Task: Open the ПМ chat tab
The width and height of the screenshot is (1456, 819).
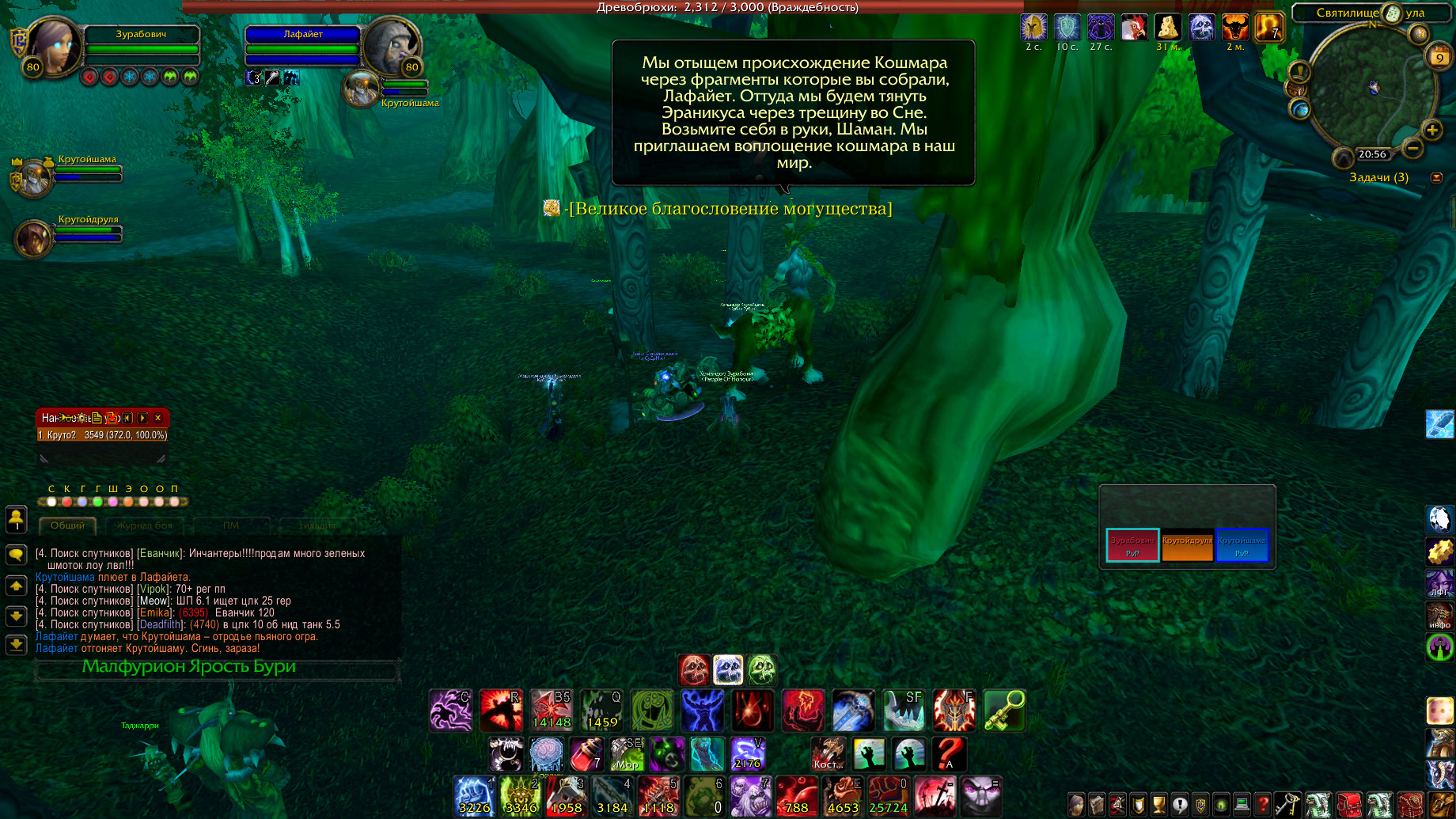Action: [x=231, y=525]
